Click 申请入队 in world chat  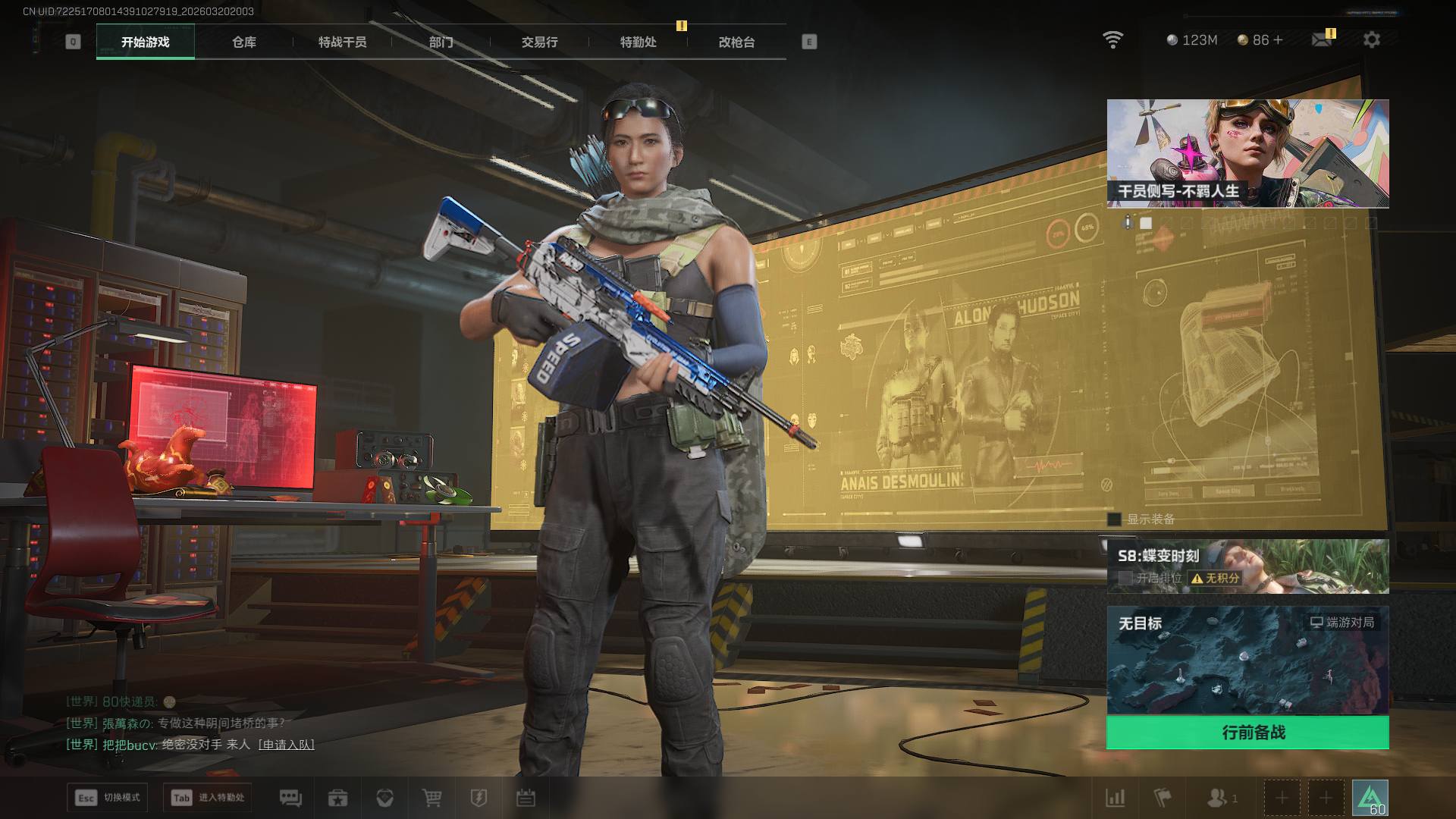(286, 745)
